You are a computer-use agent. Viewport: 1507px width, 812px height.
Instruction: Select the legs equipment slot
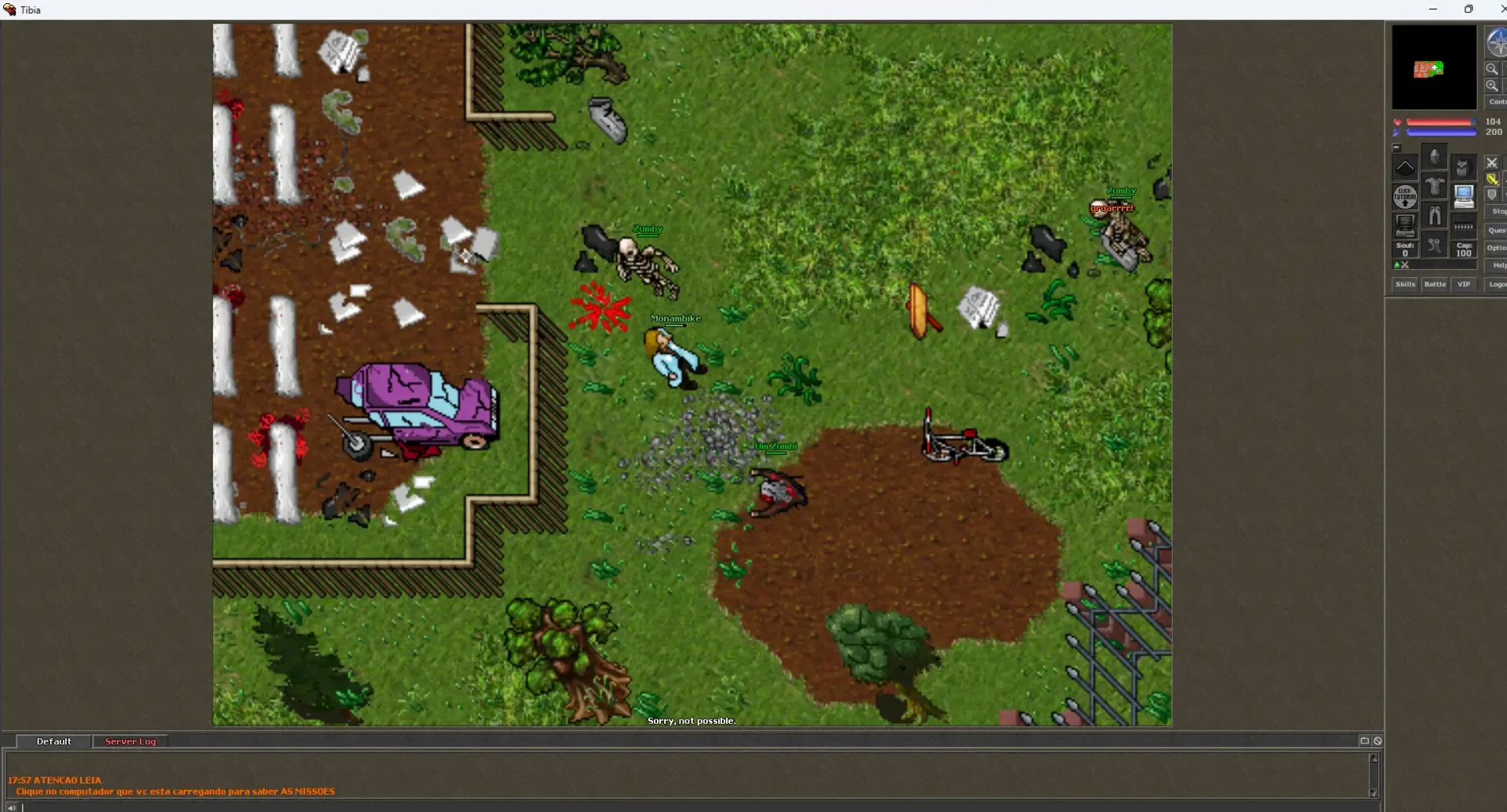tap(1435, 216)
